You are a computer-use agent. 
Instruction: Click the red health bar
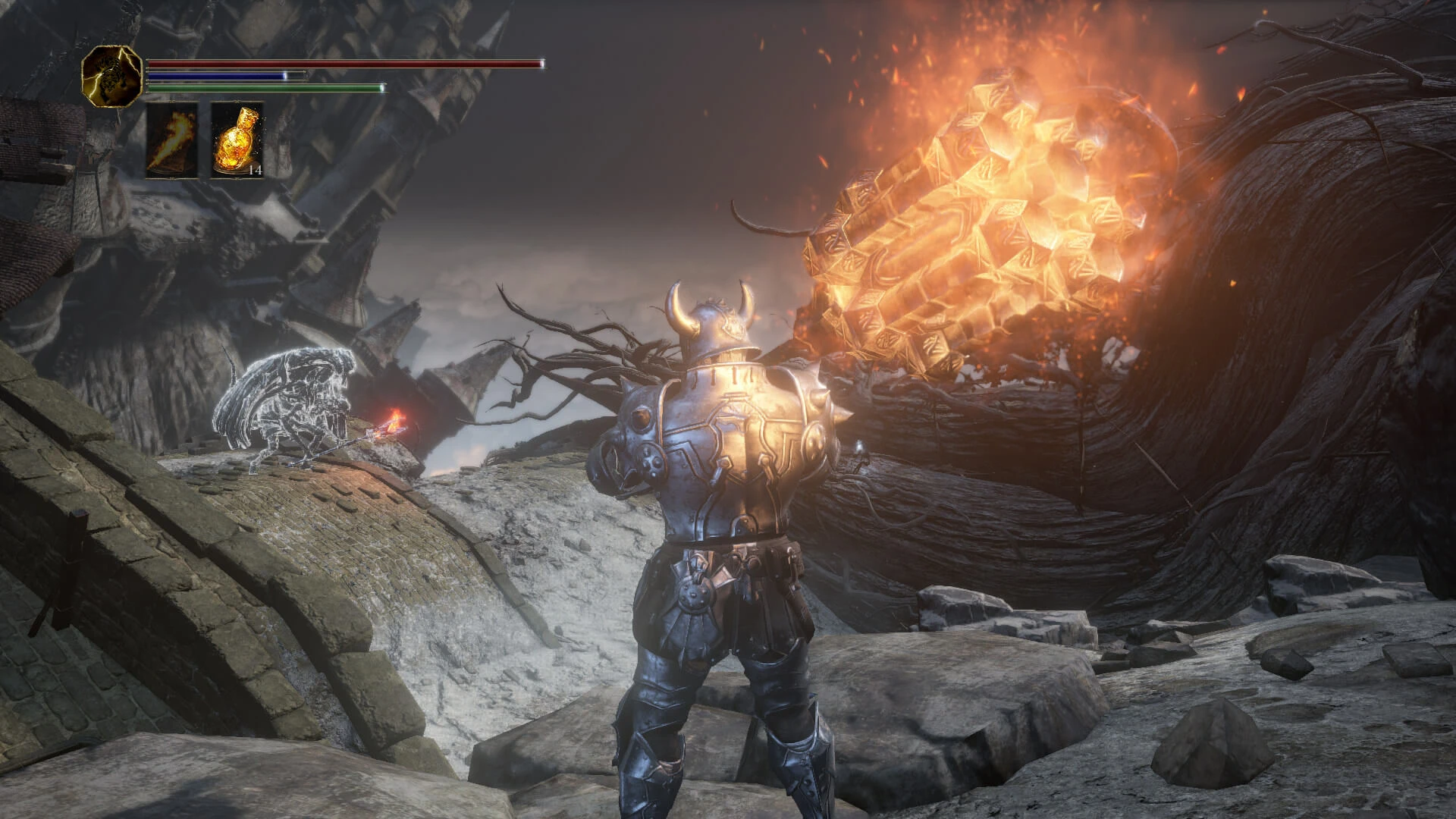click(x=341, y=64)
